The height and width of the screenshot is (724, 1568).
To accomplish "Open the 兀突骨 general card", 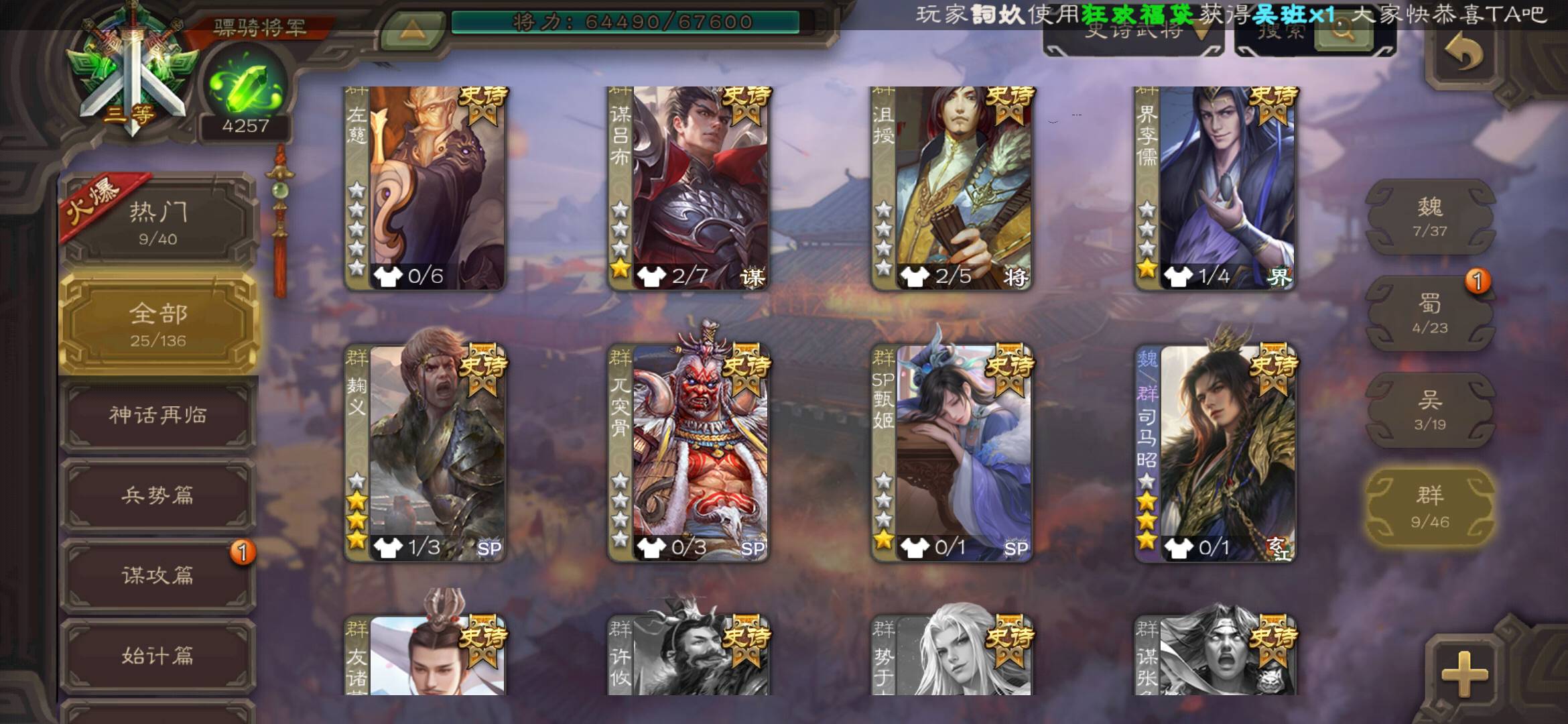I will coord(688,452).
